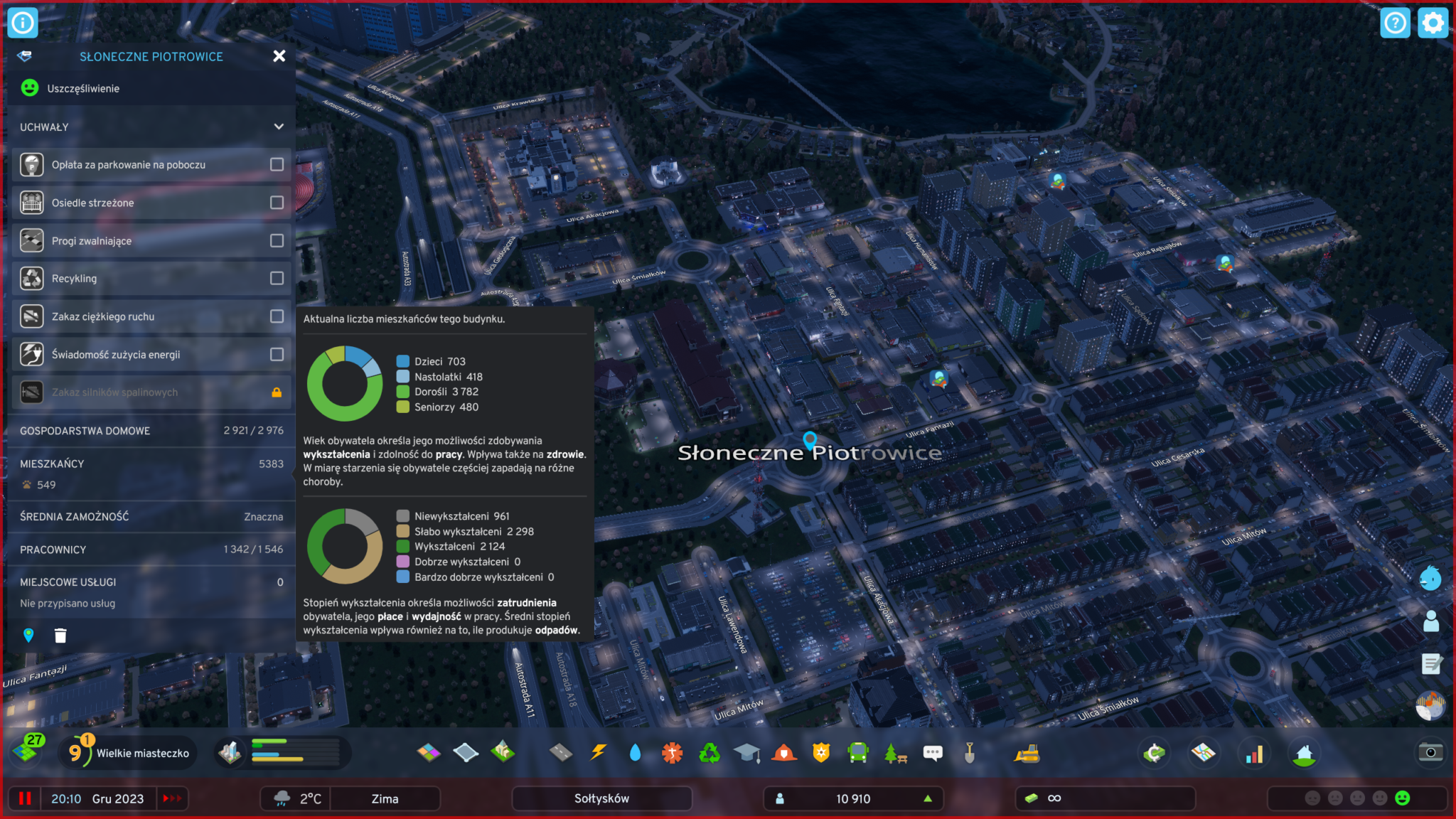Screen dimensions: 1456x819
Task: Open the photo mode camera
Action: [1430, 753]
